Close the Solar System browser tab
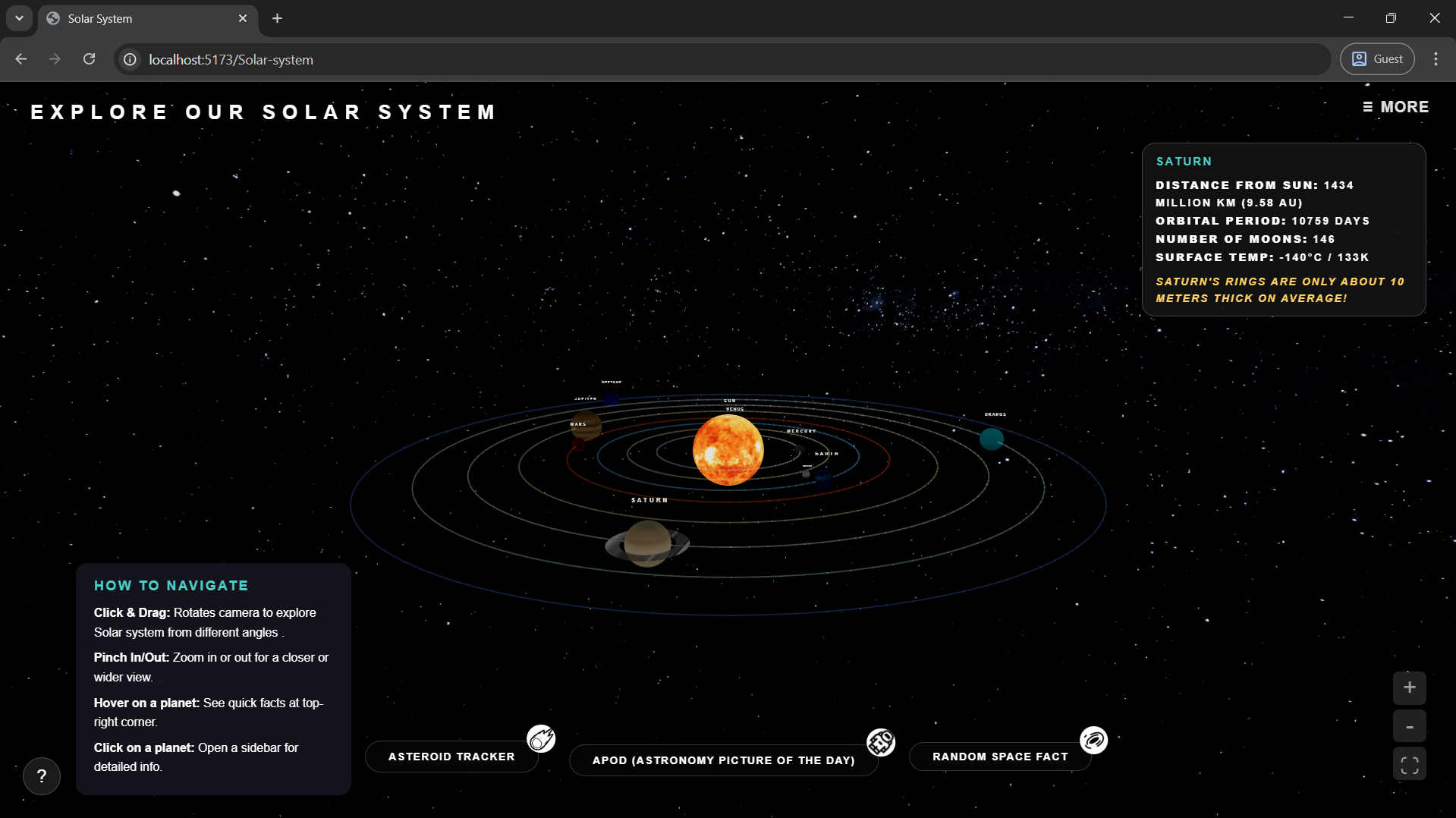Image resolution: width=1456 pixels, height=818 pixels. pos(243,18)
